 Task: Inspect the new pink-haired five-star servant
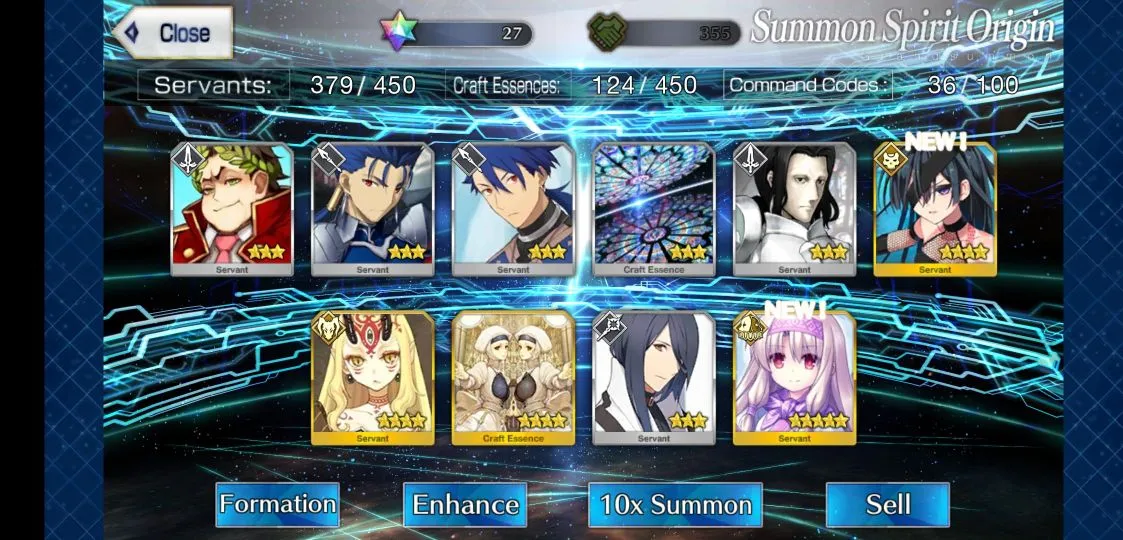click(794, 378)
